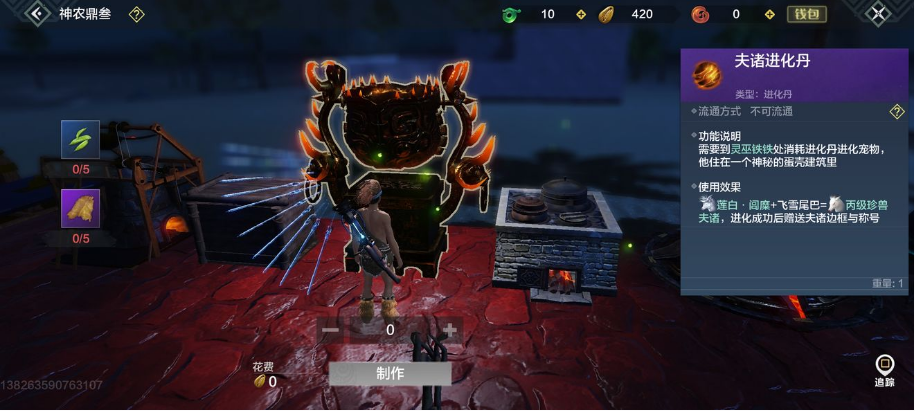915x411 pixels.
Task: Activate the 追踪 tracking button
Action: [x=884, y=370]
